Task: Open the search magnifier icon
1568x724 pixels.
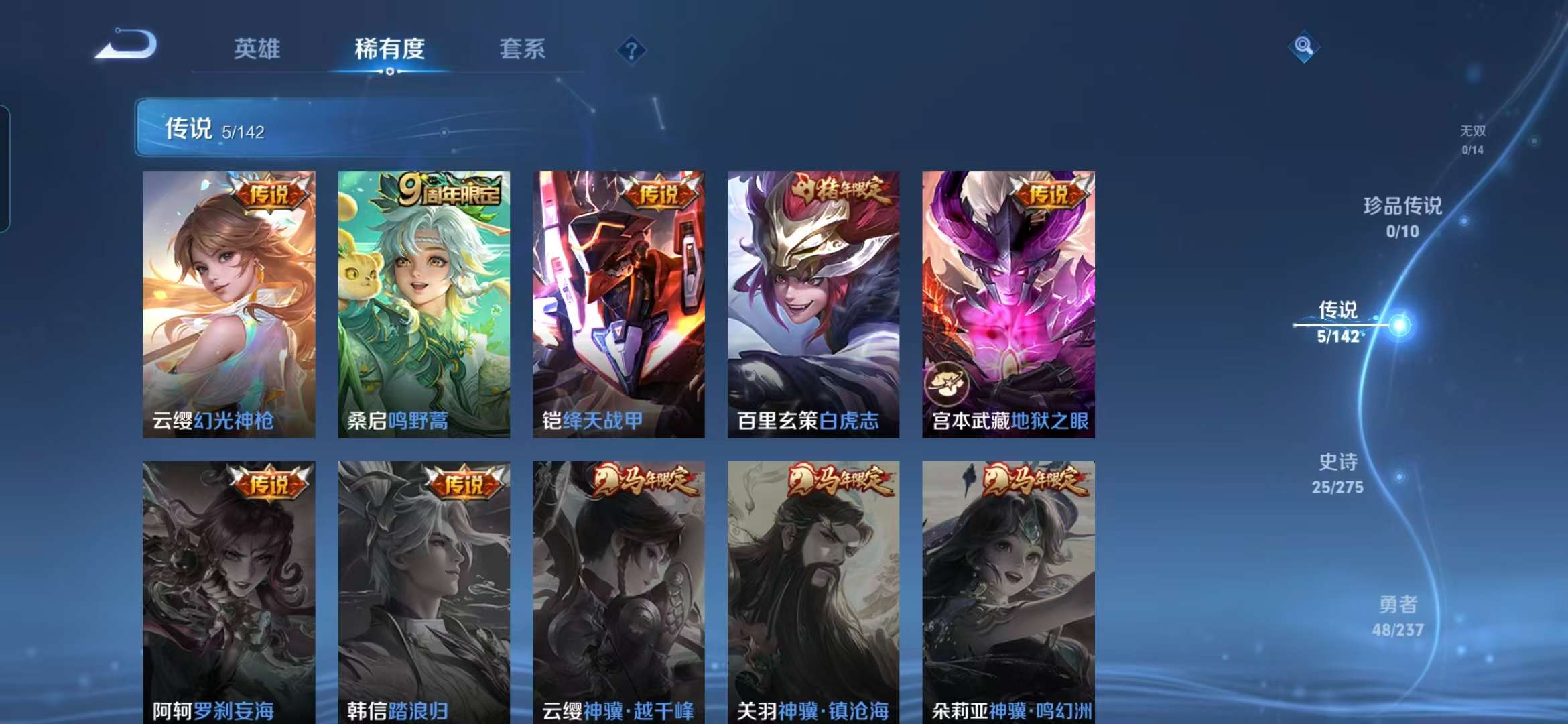Action: [x=1303, y=48]
